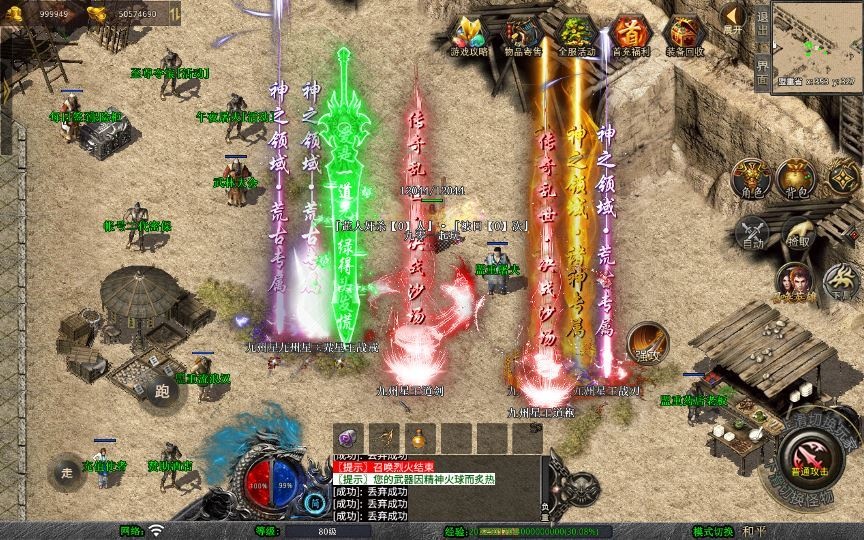Click the 展开 expand arrow button
864x540 pixels.
(732, 18)
